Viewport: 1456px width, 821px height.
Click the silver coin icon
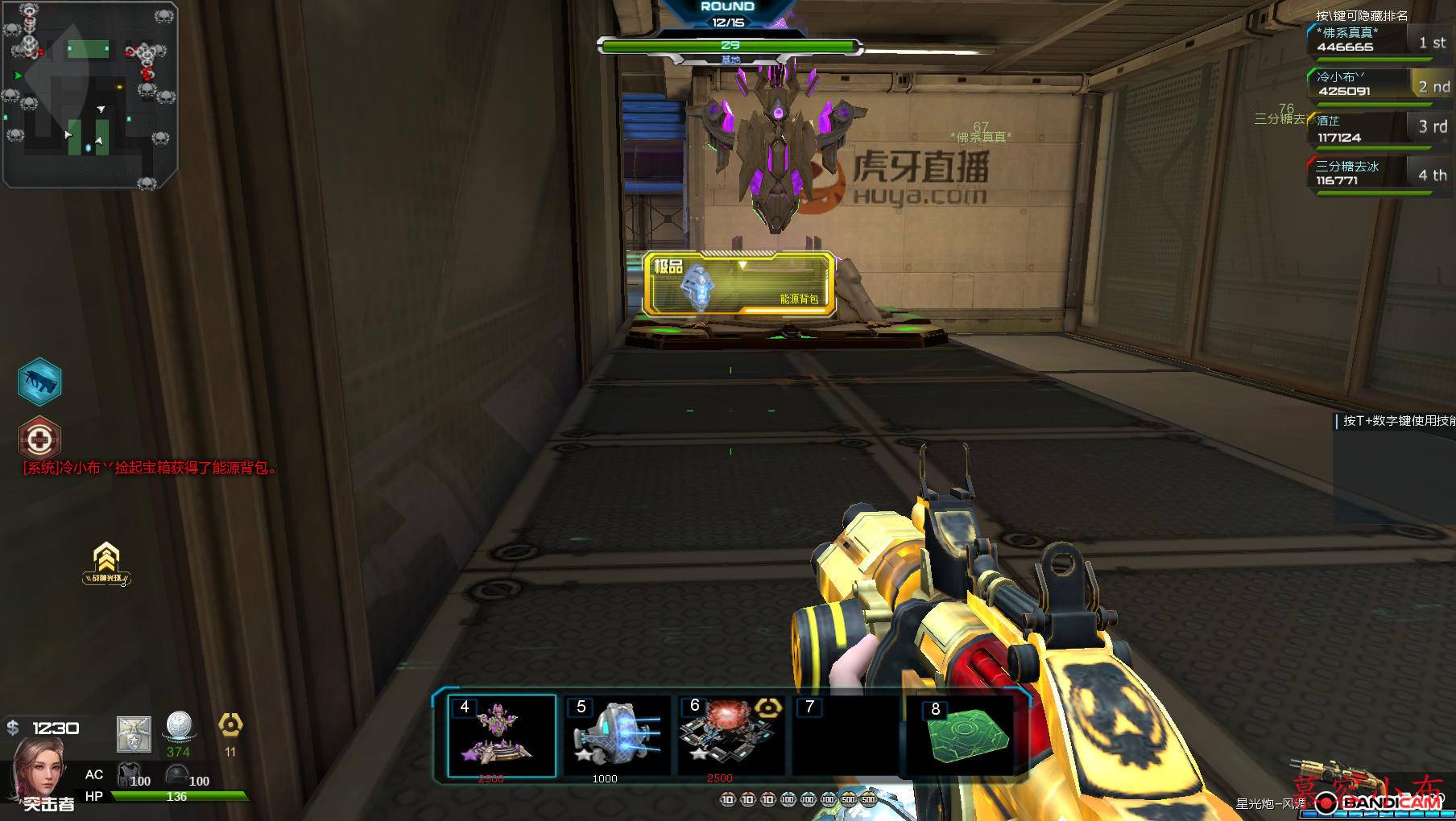tap(180, 727)
